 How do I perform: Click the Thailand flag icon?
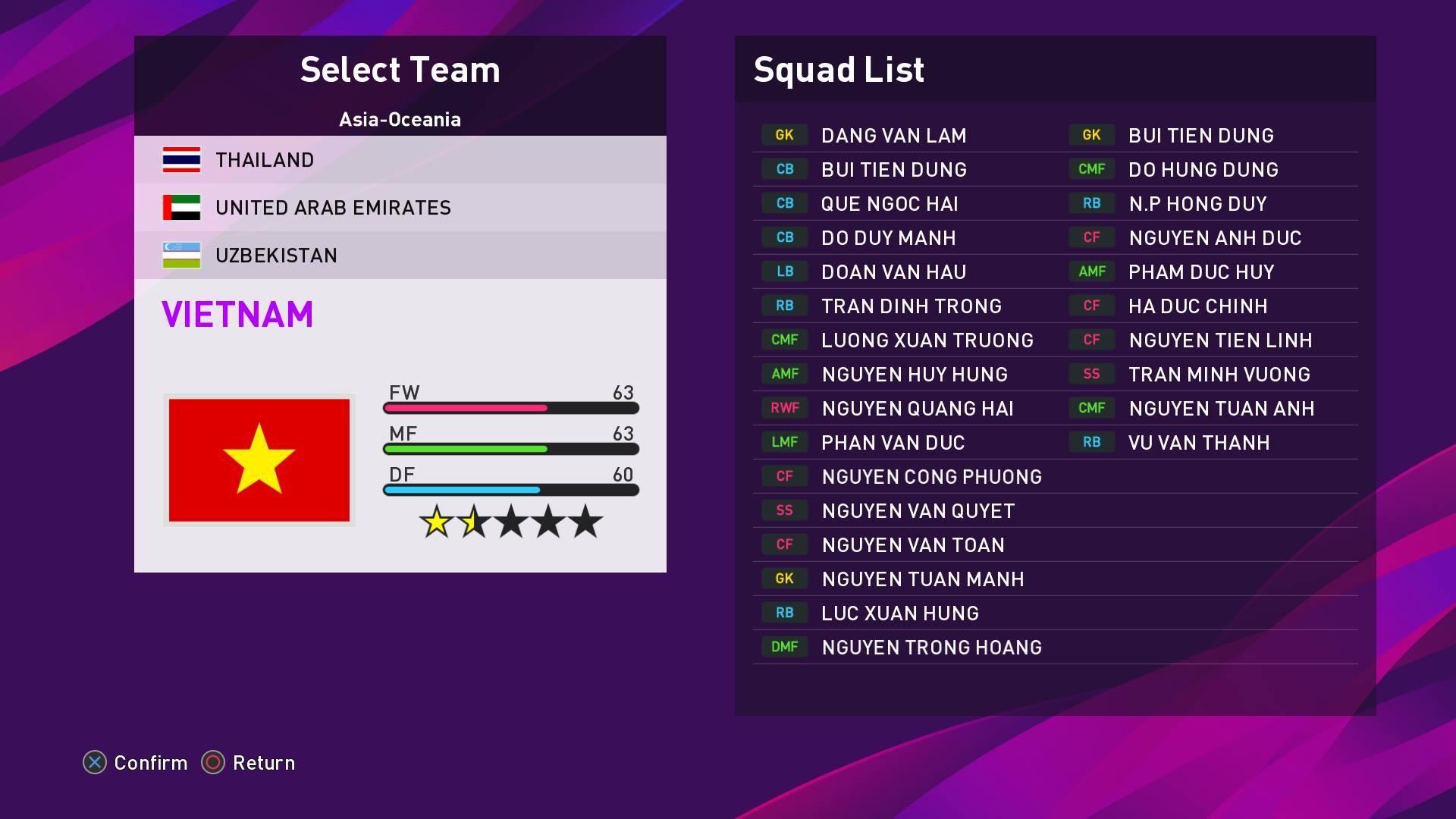click(x=183, y=160)
